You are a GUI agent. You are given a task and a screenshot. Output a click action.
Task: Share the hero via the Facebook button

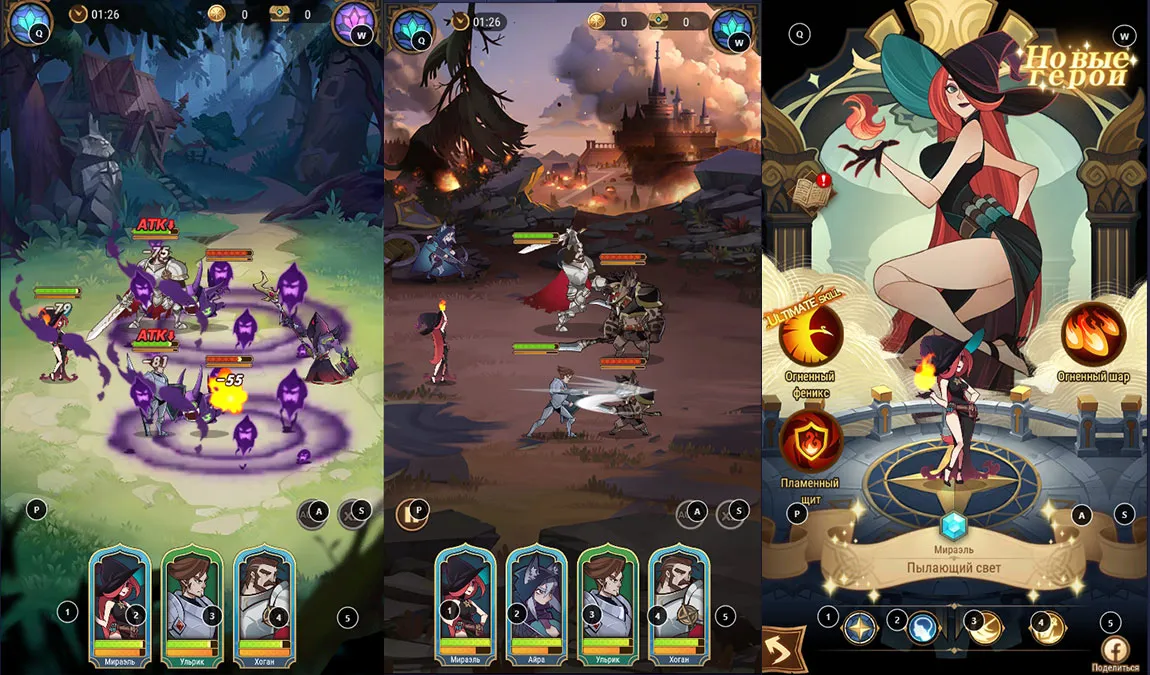click(1114, 648)
